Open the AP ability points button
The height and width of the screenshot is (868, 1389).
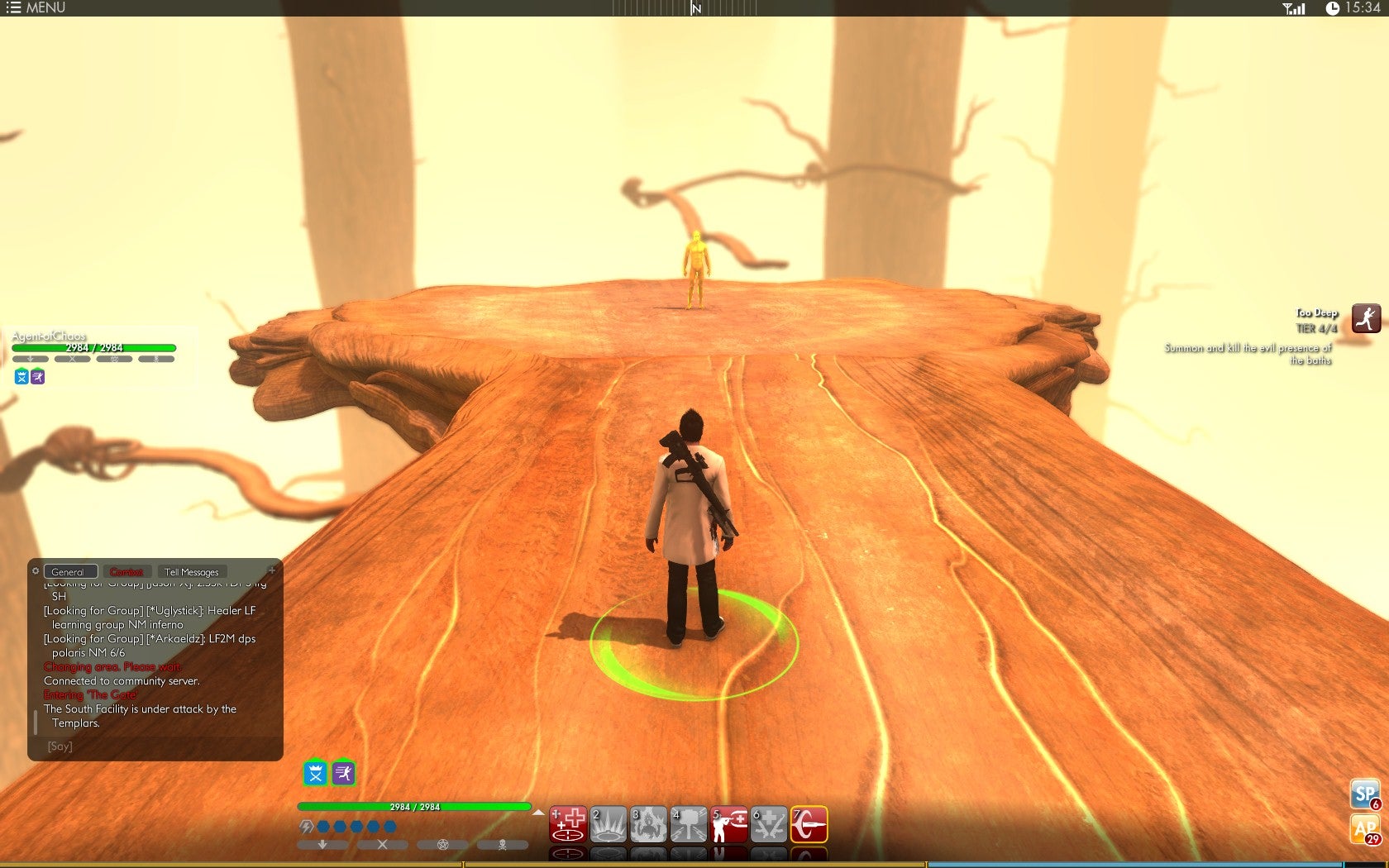coord(1365,828)
